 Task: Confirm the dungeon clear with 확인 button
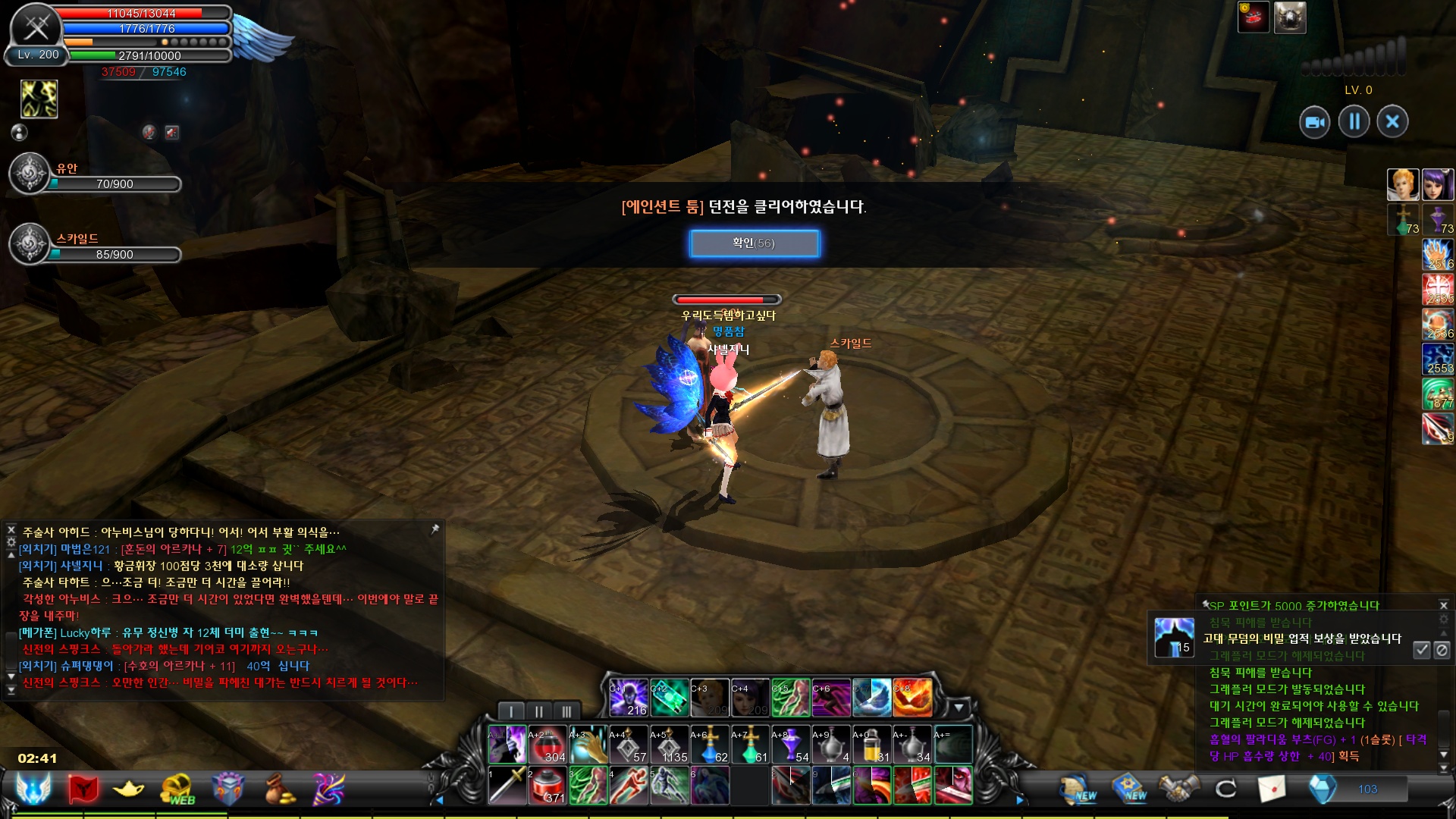[x=754, y=243]
